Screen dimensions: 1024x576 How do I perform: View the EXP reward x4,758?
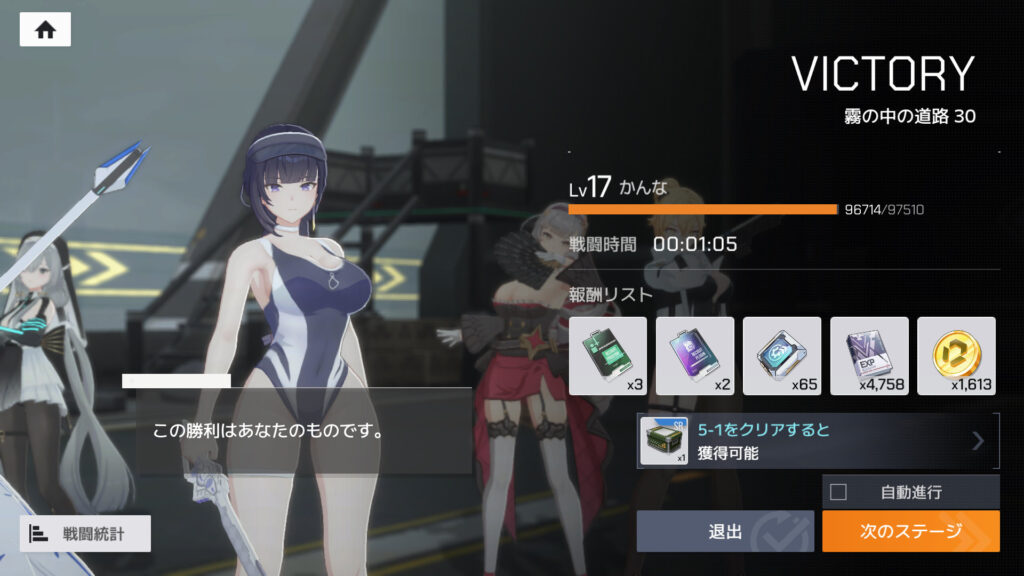[869, 355]
